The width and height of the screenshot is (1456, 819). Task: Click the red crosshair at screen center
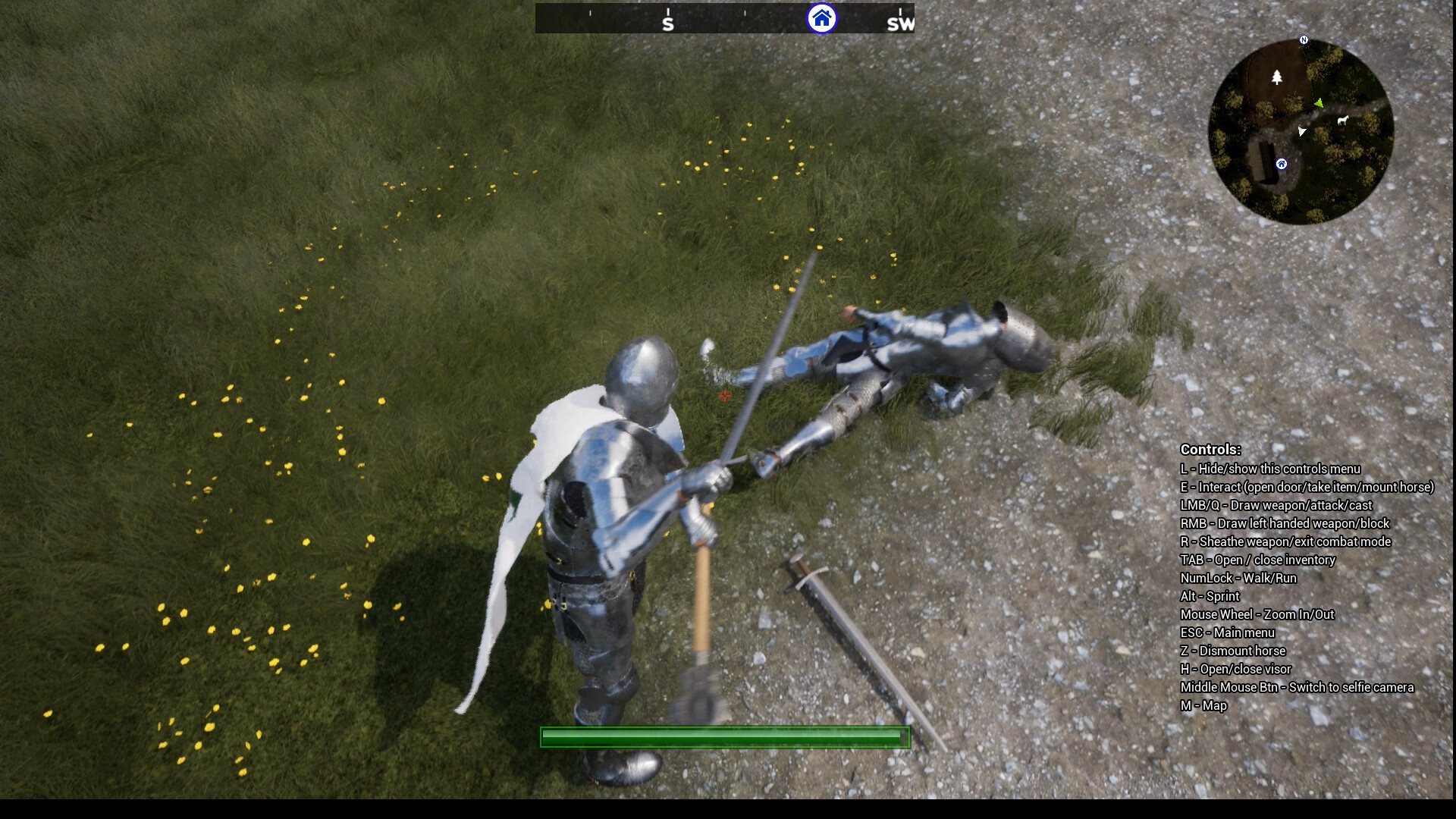pos(724,396)
